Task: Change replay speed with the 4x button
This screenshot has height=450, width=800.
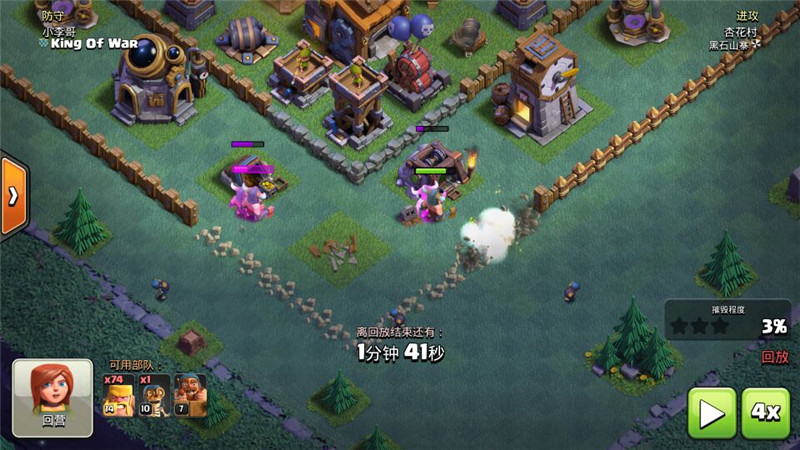Action: click(767, 413)
